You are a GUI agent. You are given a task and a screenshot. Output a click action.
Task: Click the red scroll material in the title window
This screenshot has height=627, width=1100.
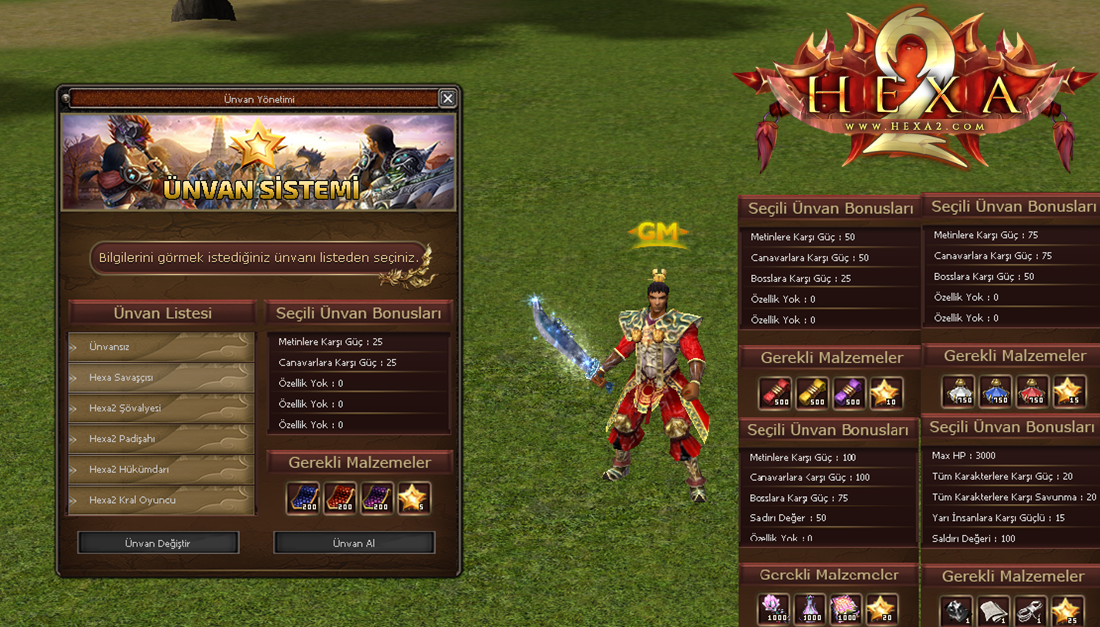click(x=340, y=498)
